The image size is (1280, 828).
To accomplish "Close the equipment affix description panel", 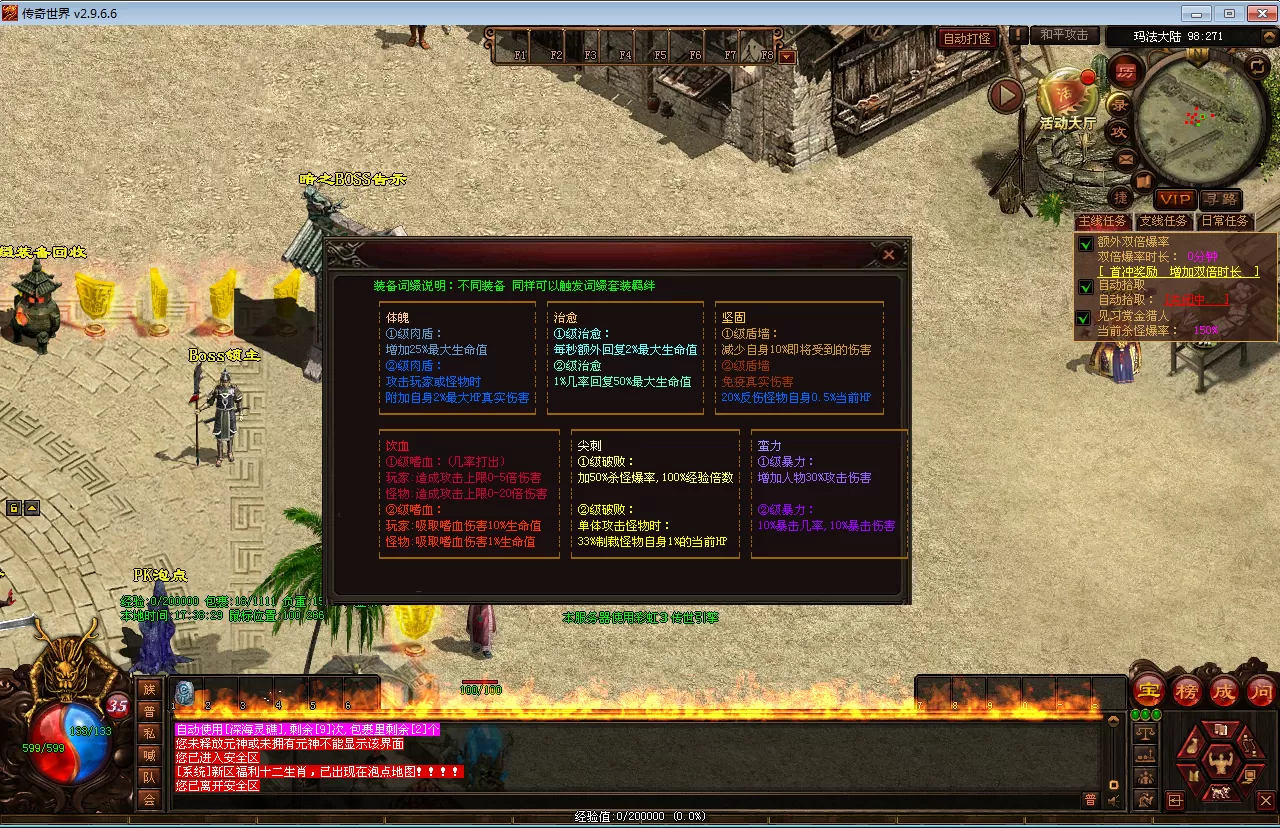I will (888, 255).
